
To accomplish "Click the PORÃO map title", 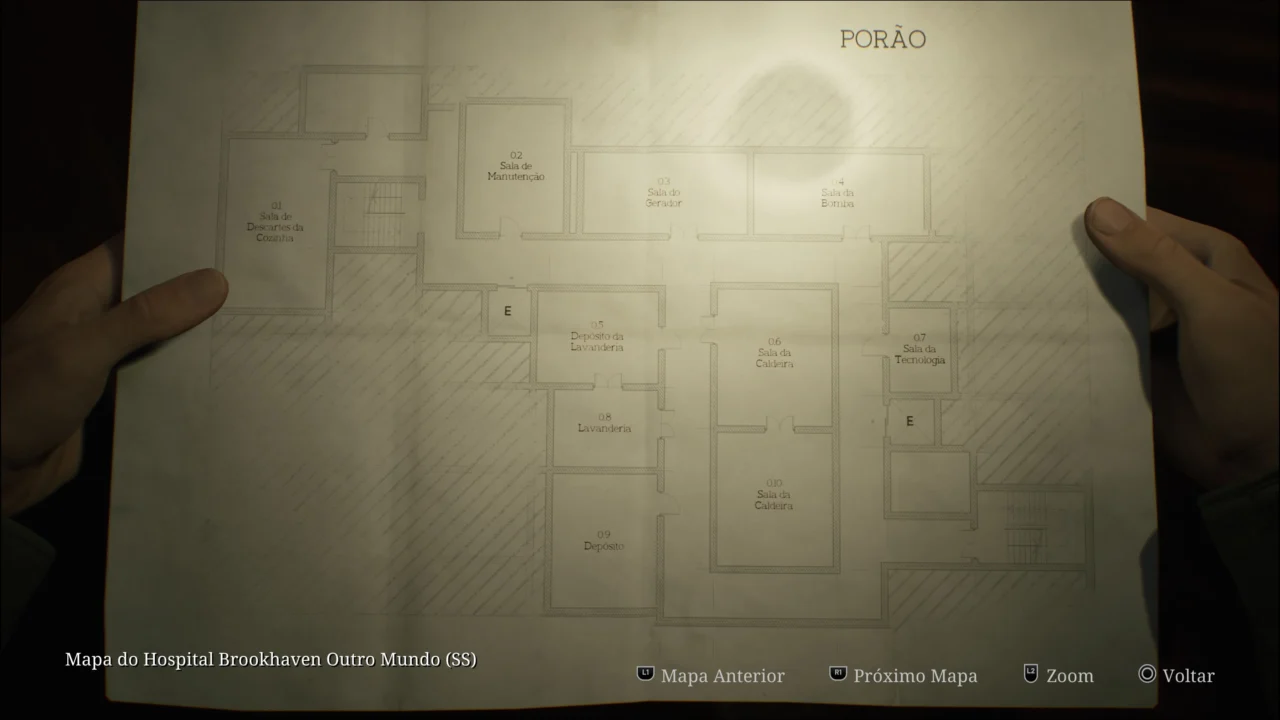I will tap(884, 38).
